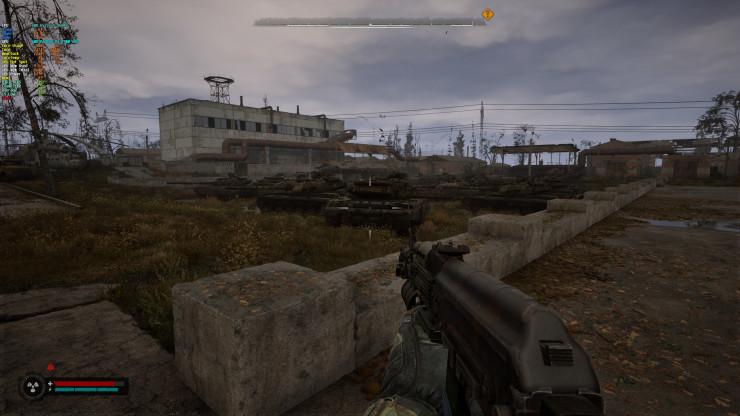This screenshot has height=416, width=740.
Task: Click the orange quest marker on the compass
Action: 487,14
